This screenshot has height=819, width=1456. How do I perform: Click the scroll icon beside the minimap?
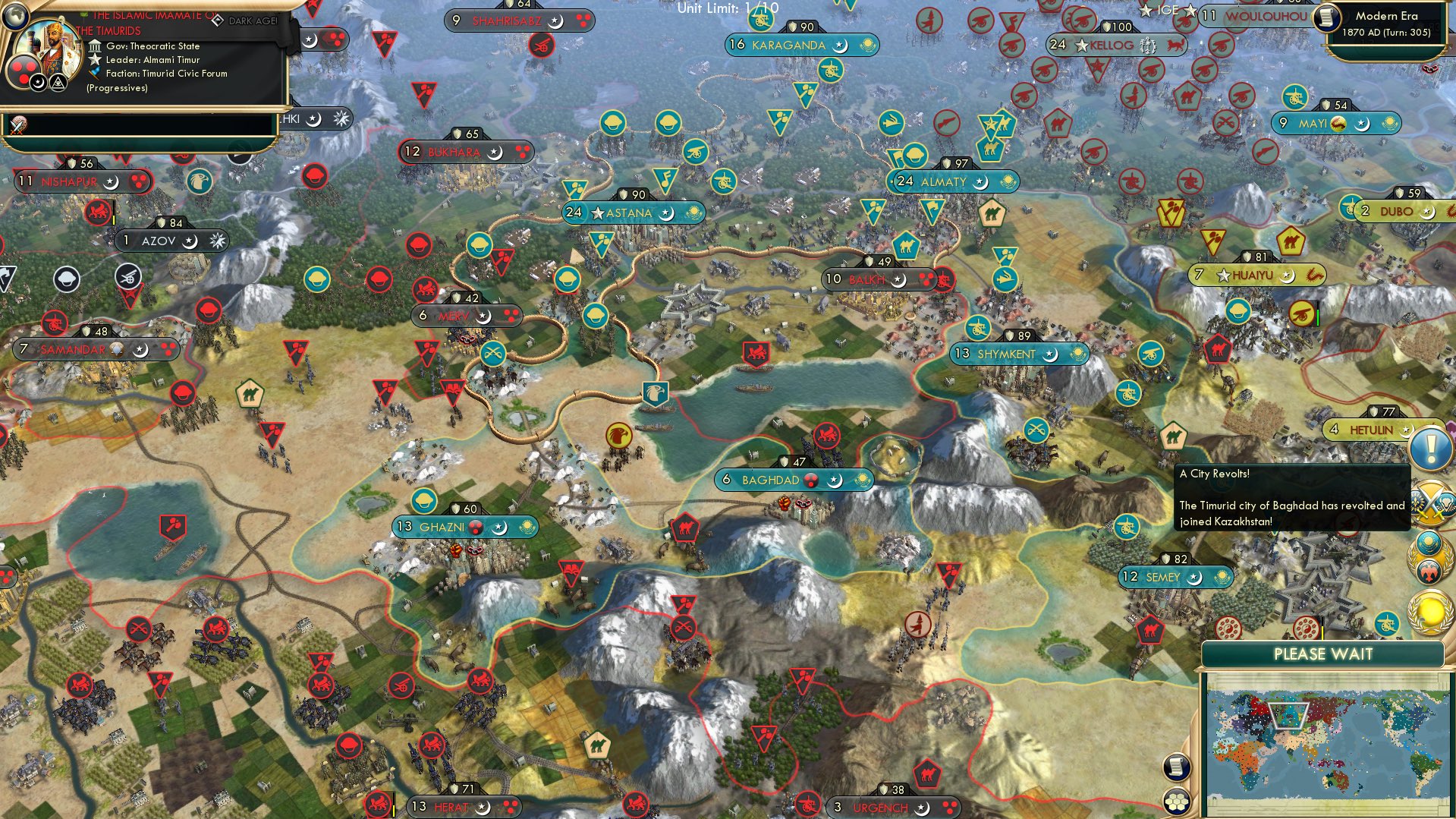pos(1175,767)
